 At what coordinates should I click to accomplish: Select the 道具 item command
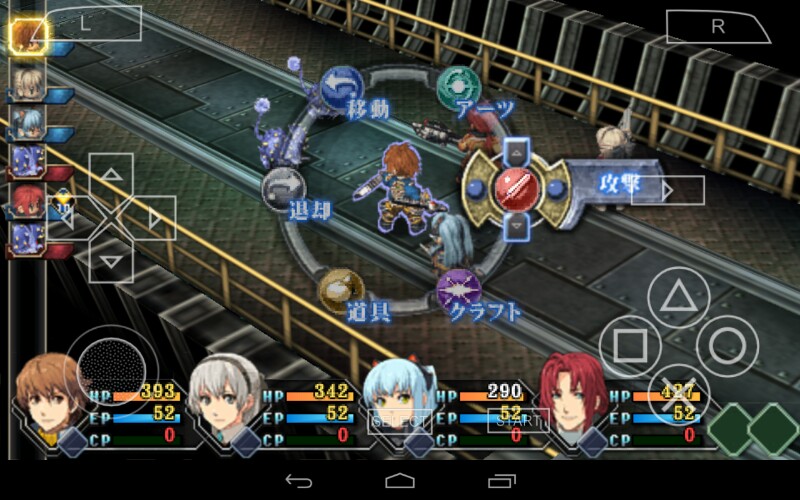337,289
